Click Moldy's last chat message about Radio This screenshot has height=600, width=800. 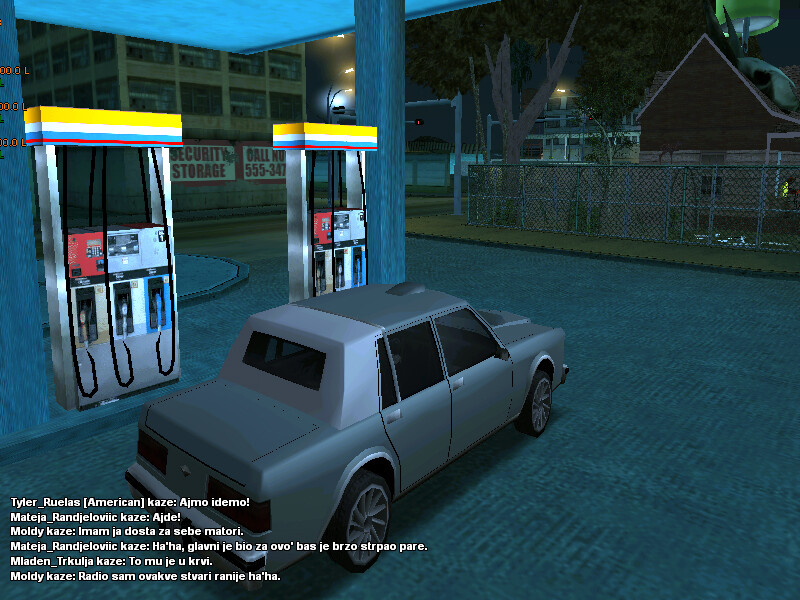point(145,577)
